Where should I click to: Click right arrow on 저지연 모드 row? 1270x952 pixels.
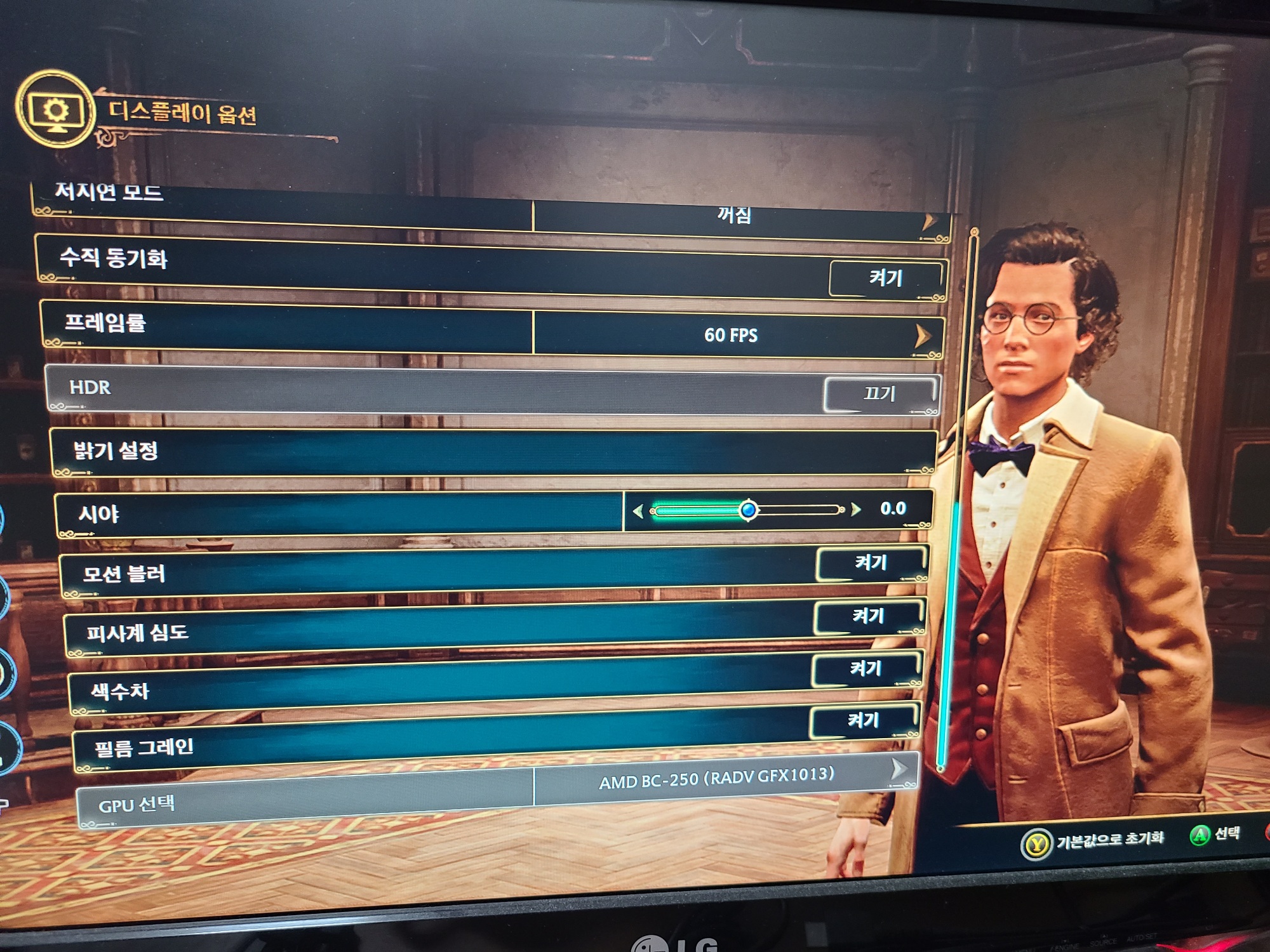click(930, 221)
